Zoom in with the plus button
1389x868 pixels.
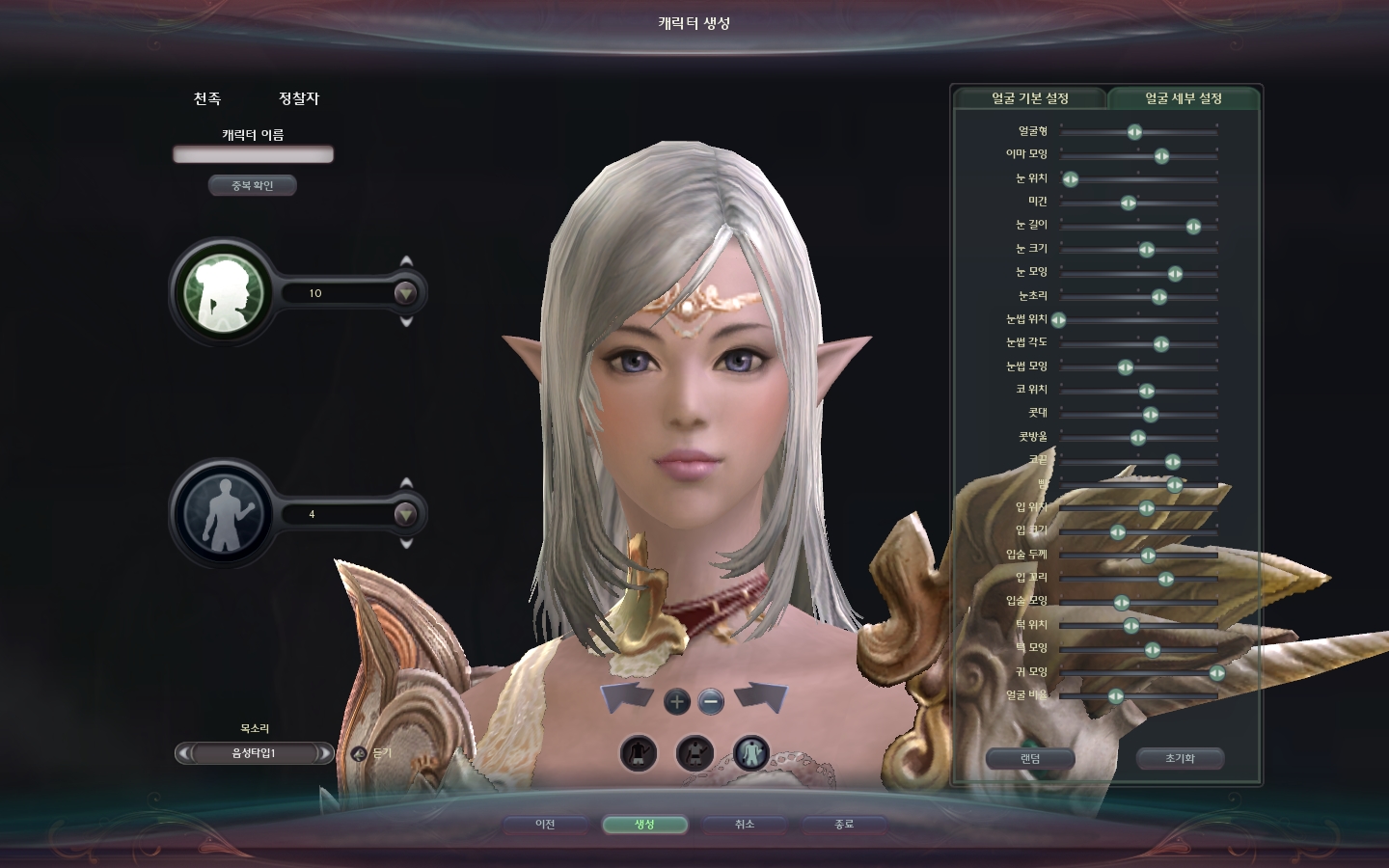click(677, 701)
